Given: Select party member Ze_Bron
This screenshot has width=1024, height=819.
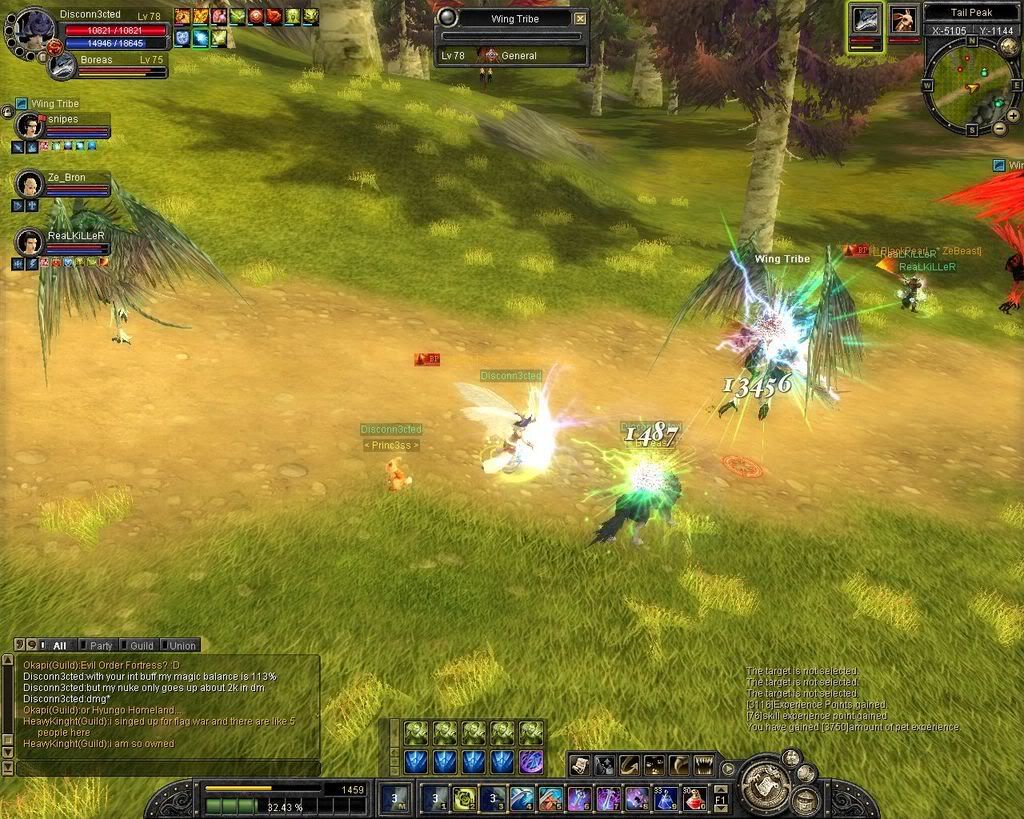Looking at the screenshot, I should click(x=30, y=183).
